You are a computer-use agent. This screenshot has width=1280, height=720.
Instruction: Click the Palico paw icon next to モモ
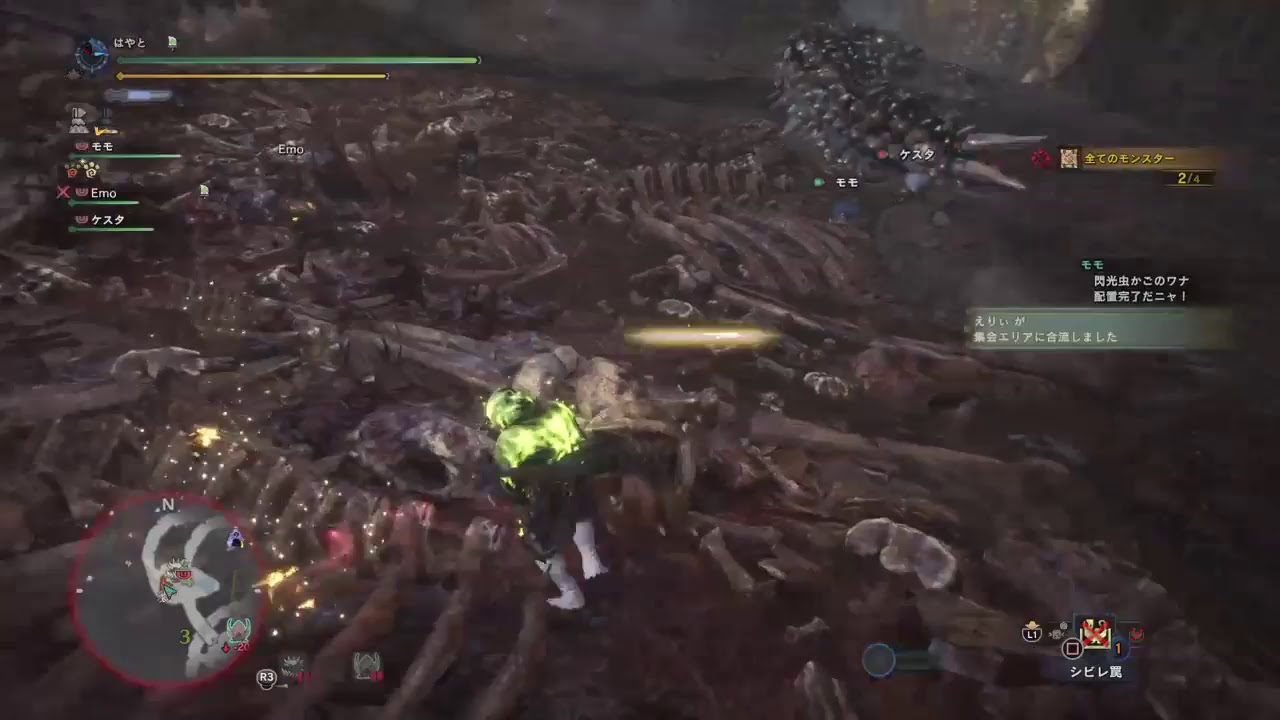(x=80, y=147)
